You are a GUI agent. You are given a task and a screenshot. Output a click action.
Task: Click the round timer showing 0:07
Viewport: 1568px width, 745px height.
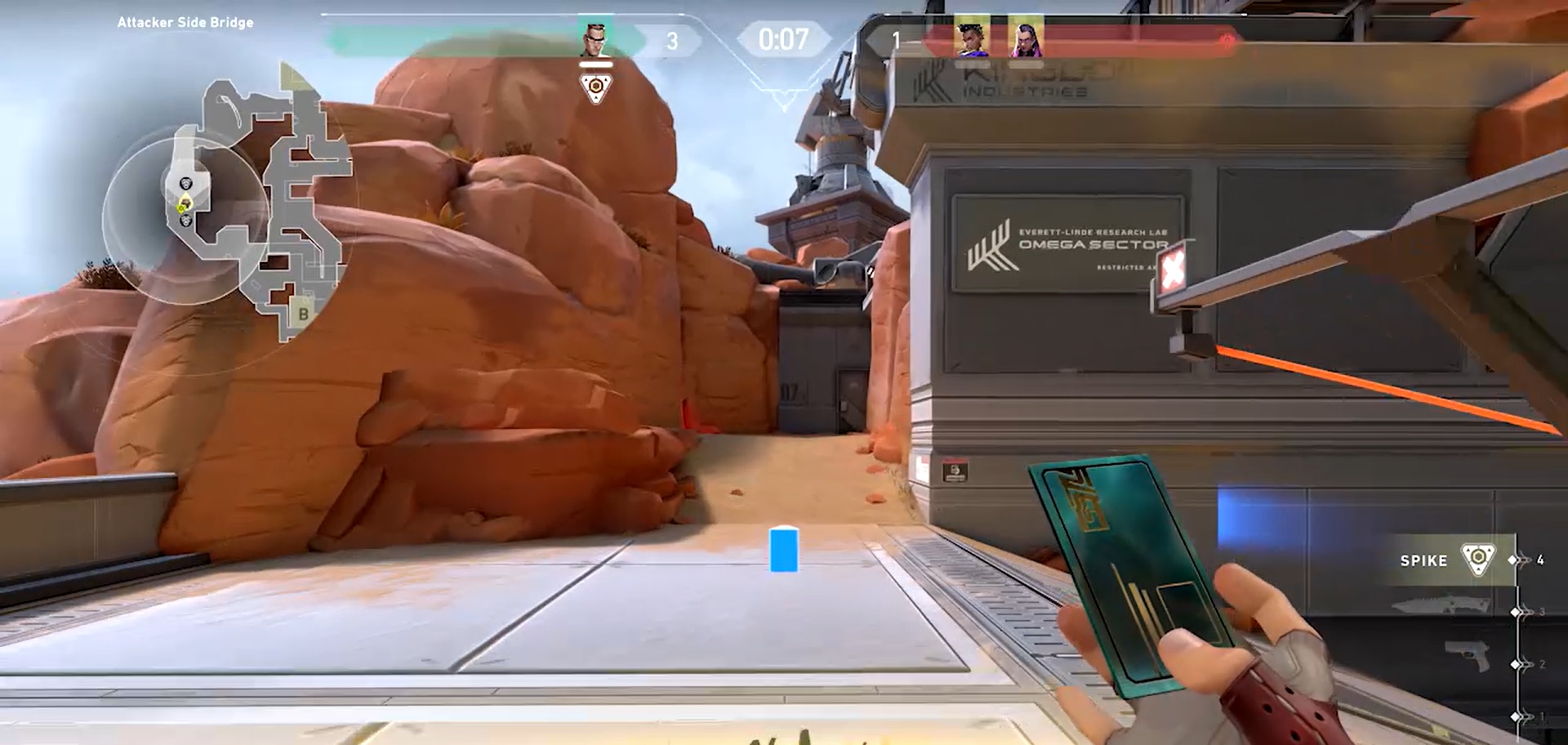[783, 37]
